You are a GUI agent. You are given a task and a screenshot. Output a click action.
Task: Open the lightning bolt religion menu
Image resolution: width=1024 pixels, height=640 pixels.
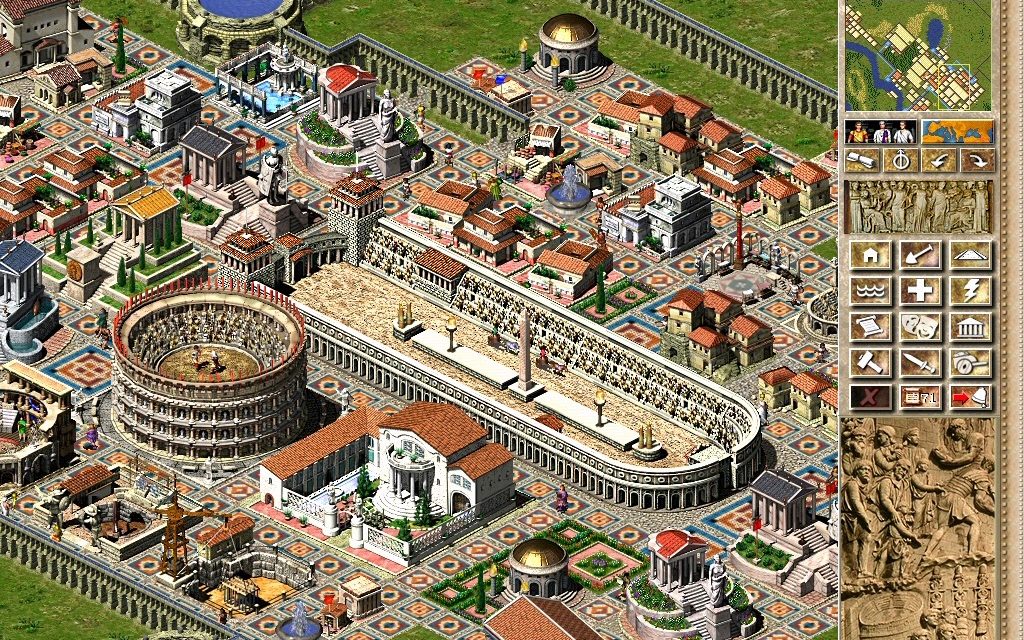(x=970, y=291)
